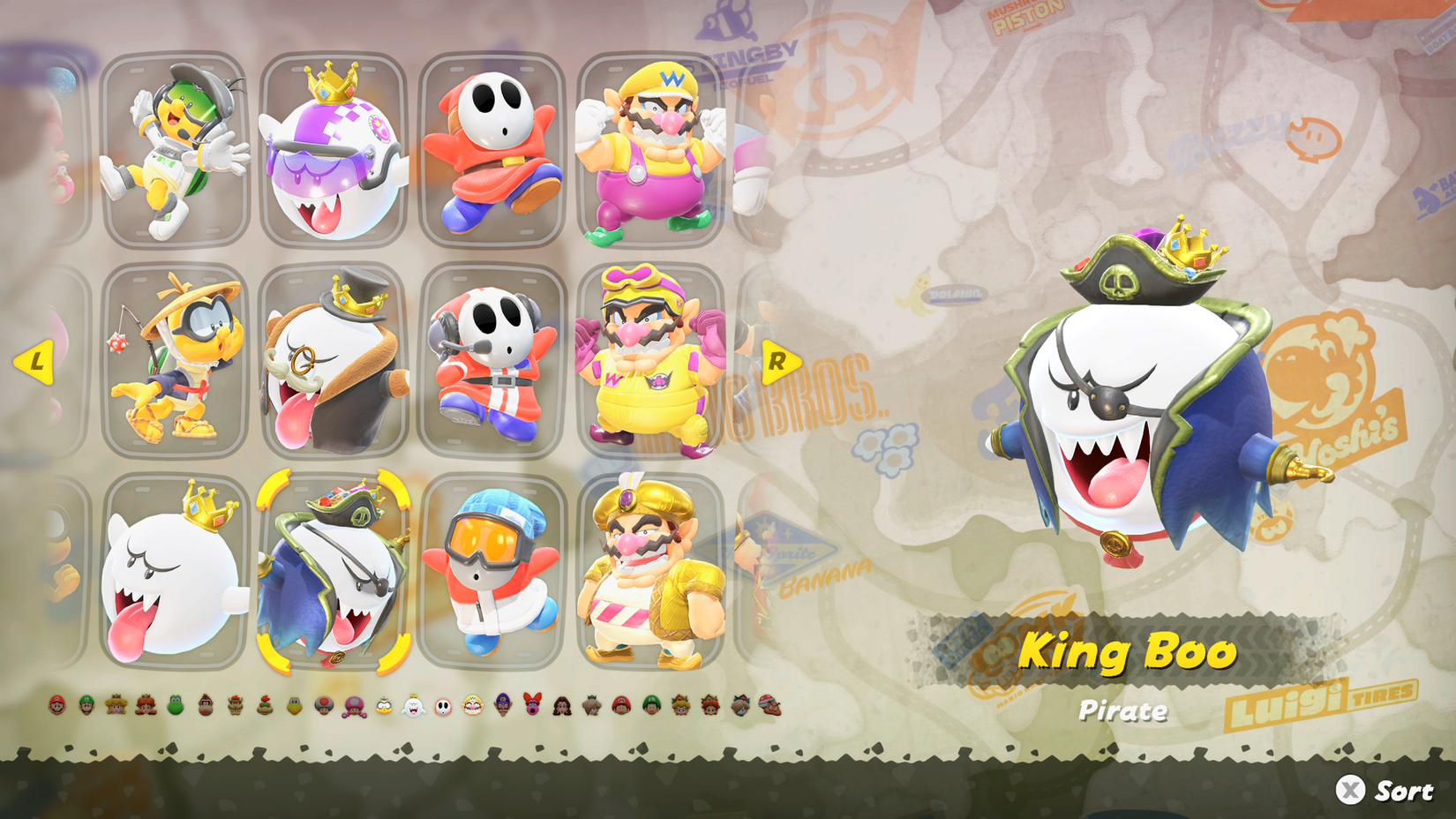1456x819 pixels.
Task: Select the Luigi character head icon
Action: pos(86,705)
